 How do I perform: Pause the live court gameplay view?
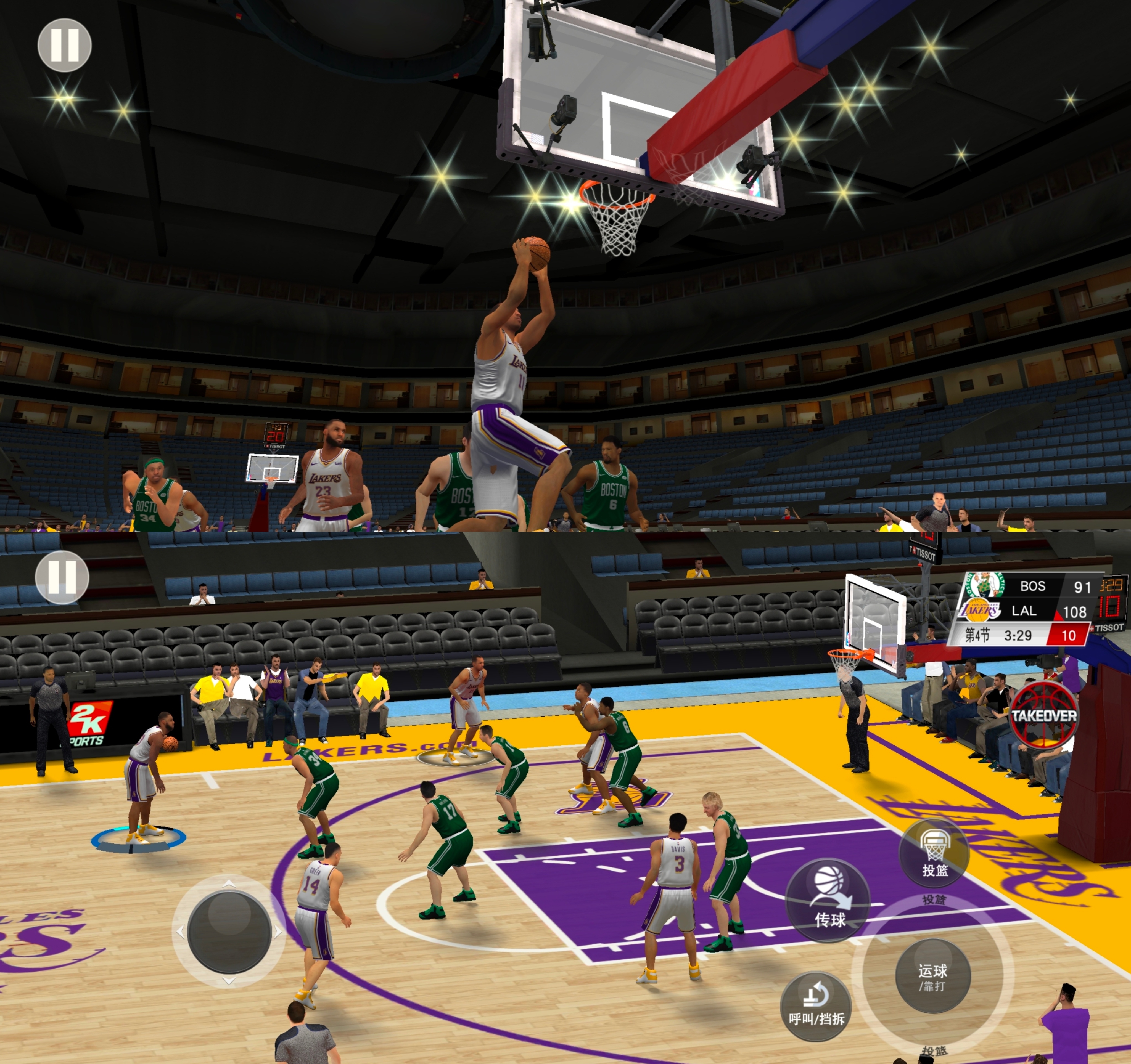point(62,577)
